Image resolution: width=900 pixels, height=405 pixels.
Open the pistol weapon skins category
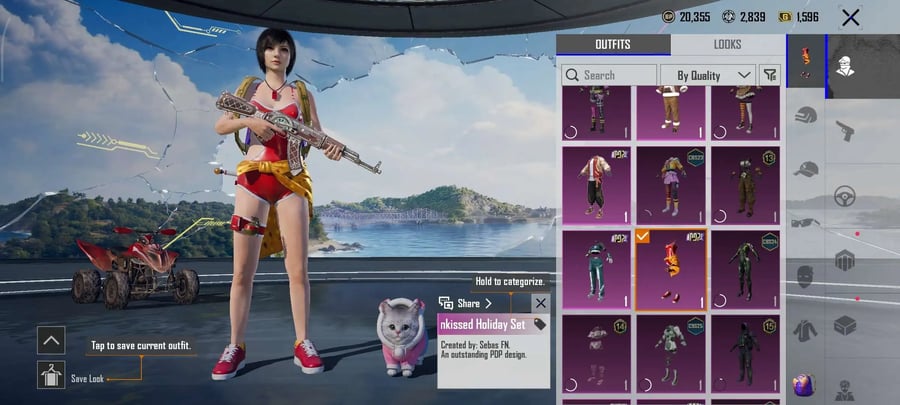point(845,131)
